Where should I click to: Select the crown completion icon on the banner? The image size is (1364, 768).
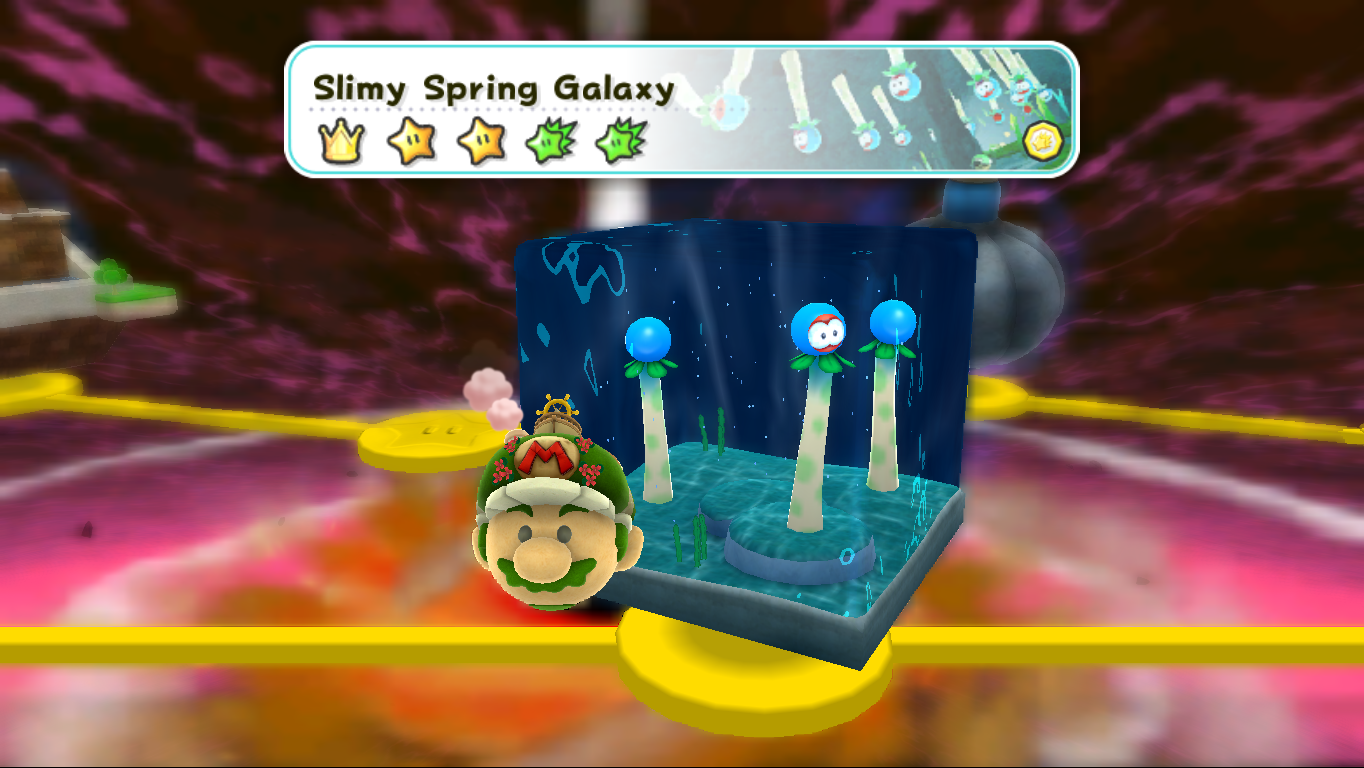coord(341,141)
